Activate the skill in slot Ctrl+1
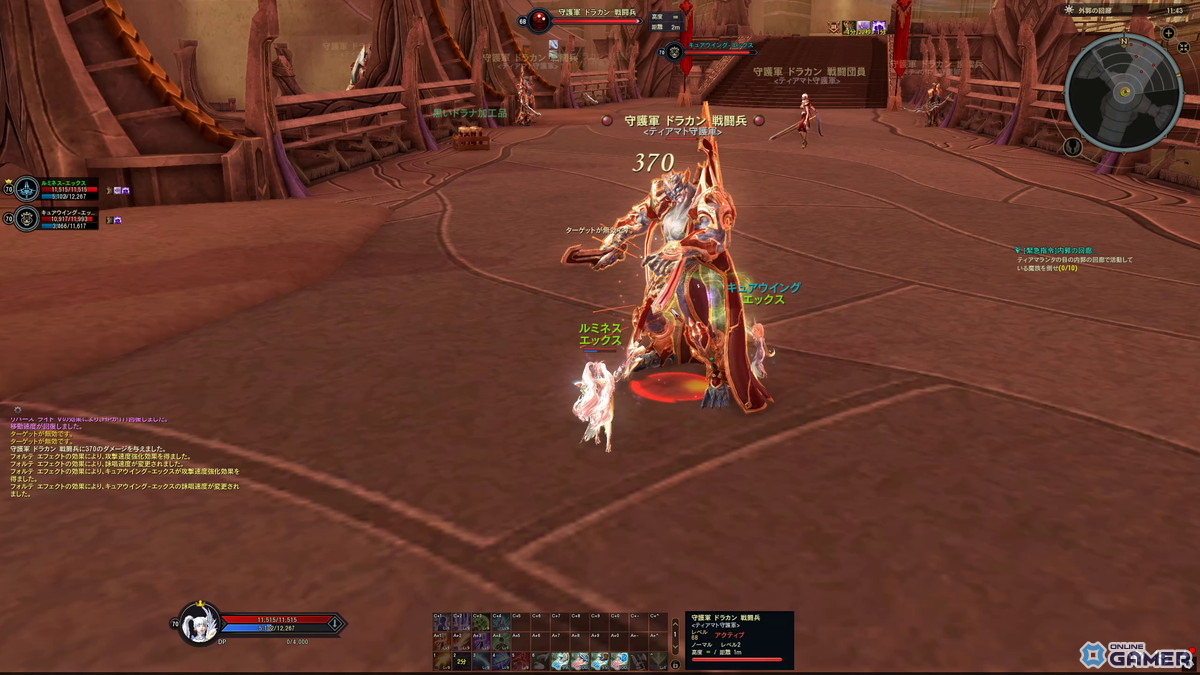The width and height of the screenshot is (1200, 675). pyautogui.click(x=442, y=621)
